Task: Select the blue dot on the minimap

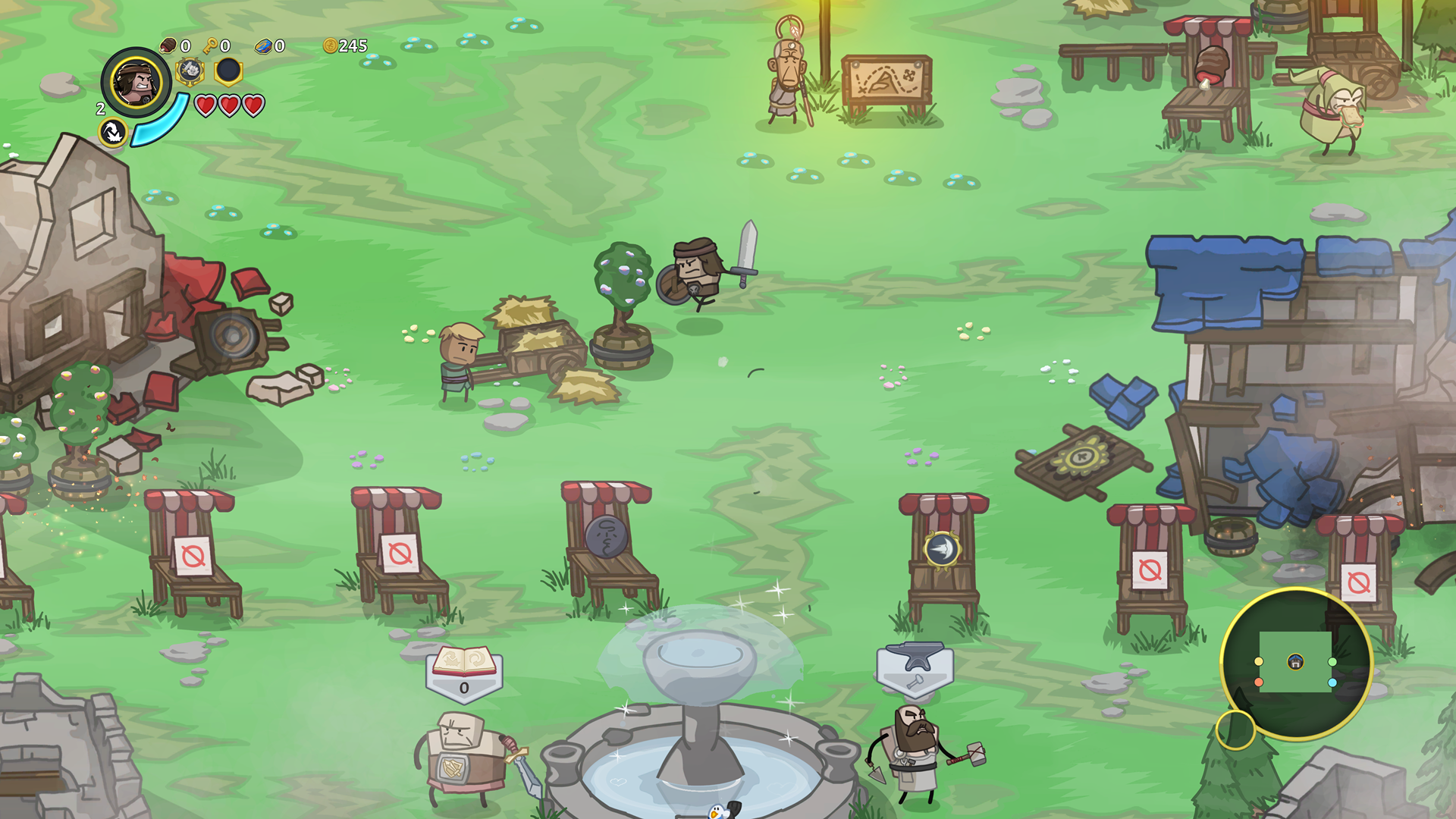Action: pyautogui.click(x=1332, y=682)
